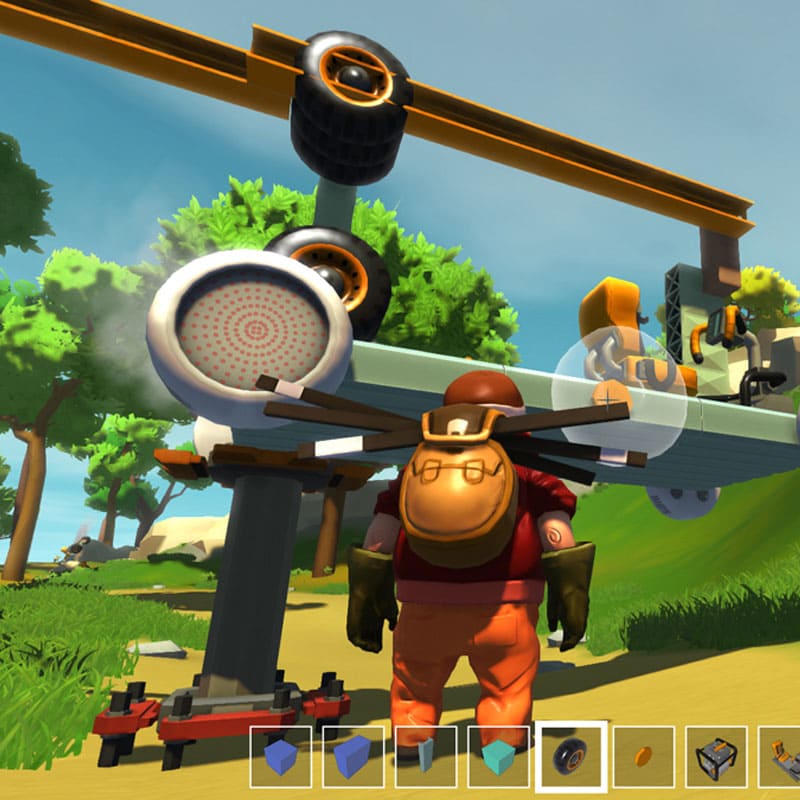Pick the small orange disc slot
The width and height of the screenshot is (800, 800).
tap(644, 757)
